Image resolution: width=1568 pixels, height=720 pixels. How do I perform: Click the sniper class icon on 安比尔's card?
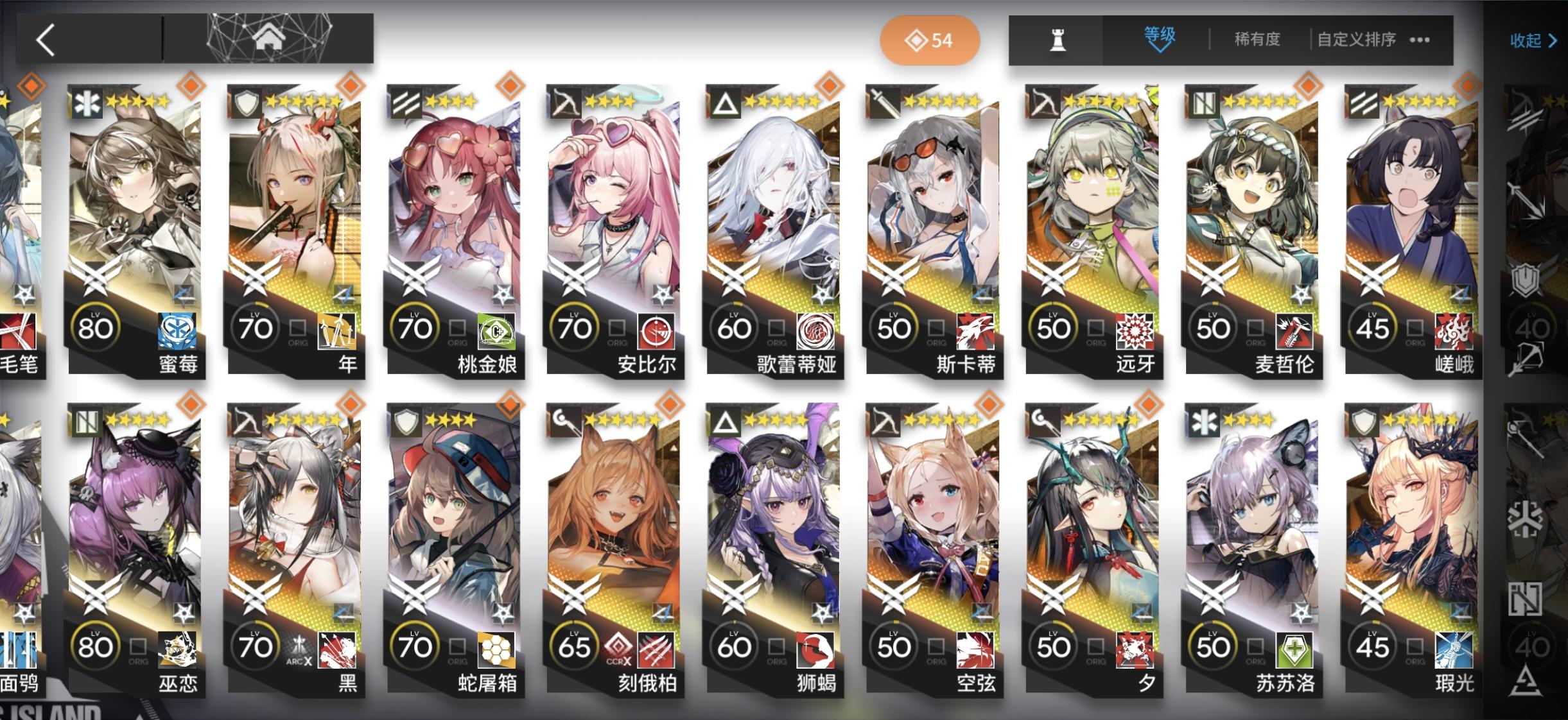tap(565, 101)
